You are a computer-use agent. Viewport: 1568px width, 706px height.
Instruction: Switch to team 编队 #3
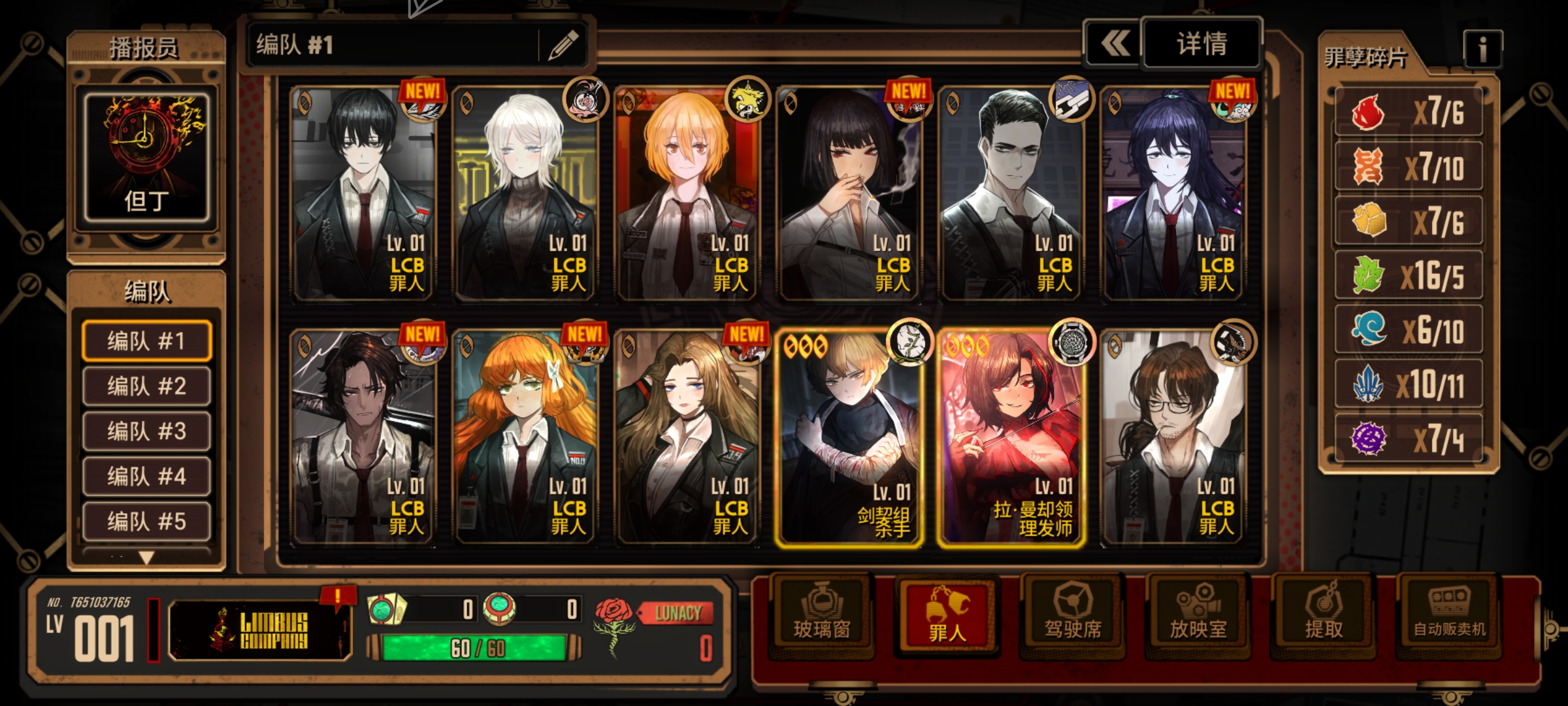click(x=146, y=431)
